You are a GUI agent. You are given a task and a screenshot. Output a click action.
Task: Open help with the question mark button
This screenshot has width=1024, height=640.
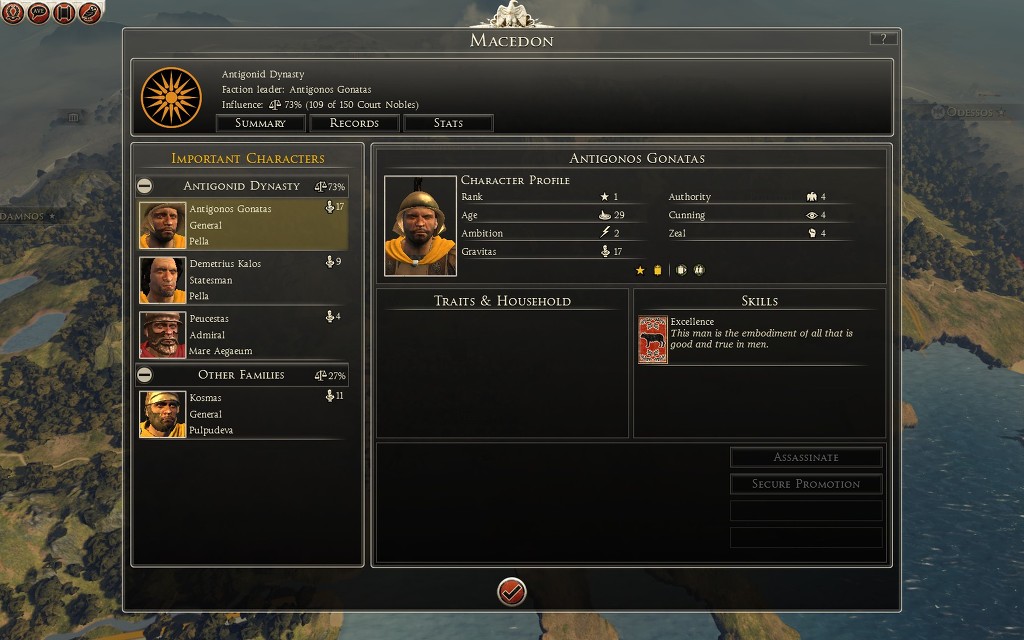(883, 39)
